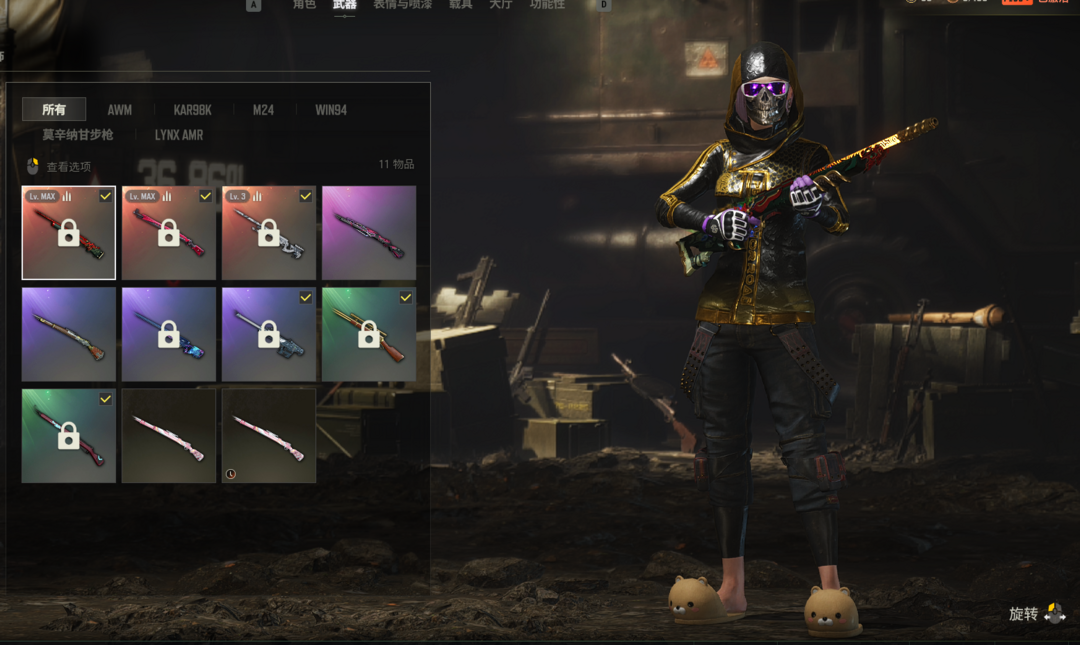Choose the red rifle skin on green background
This screenshot has height=645, width=1080.
coord(69,436)
